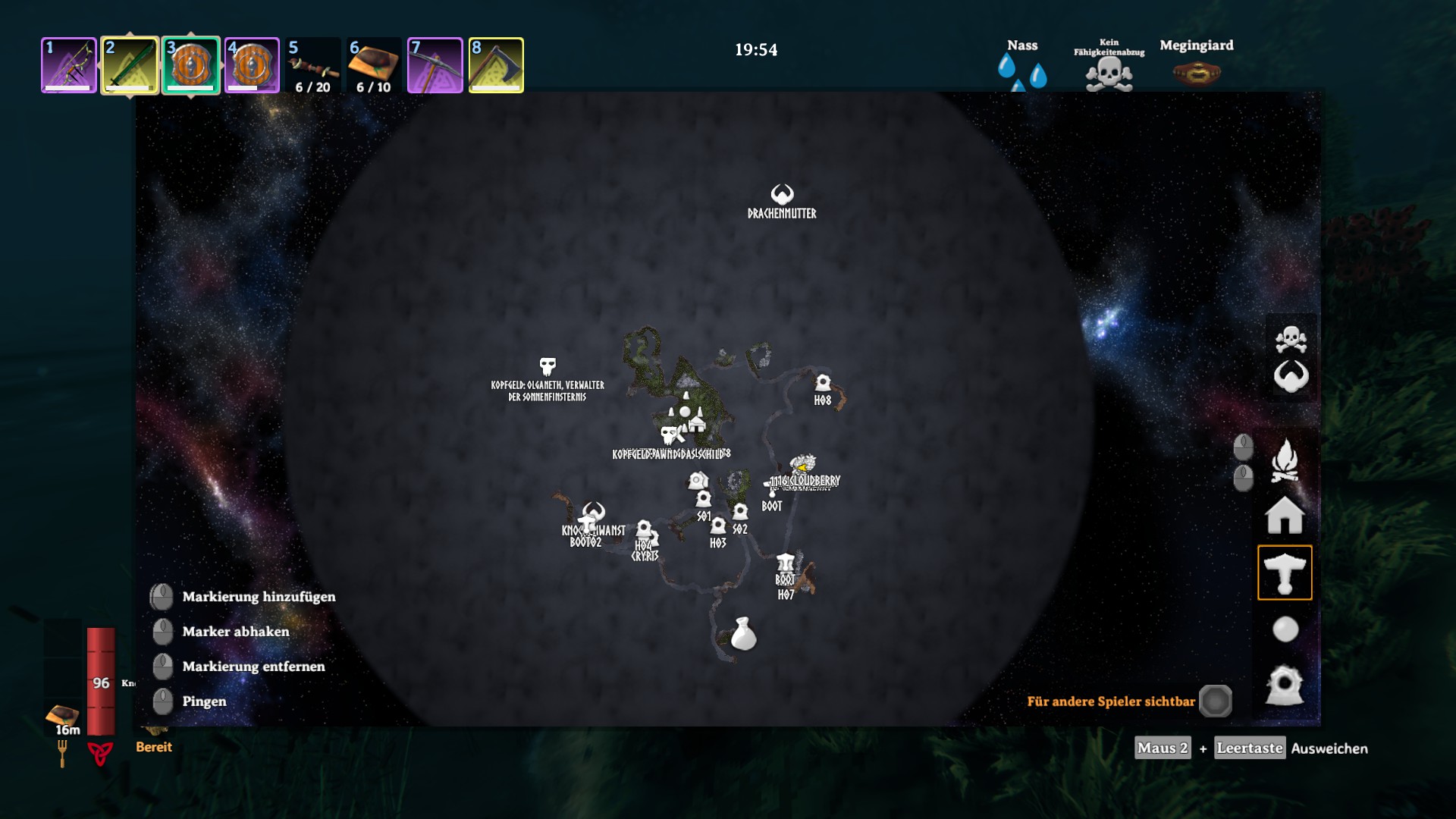
Task: Equip the pickaxe in hotbar slot 7
Action: coord(435,65)
